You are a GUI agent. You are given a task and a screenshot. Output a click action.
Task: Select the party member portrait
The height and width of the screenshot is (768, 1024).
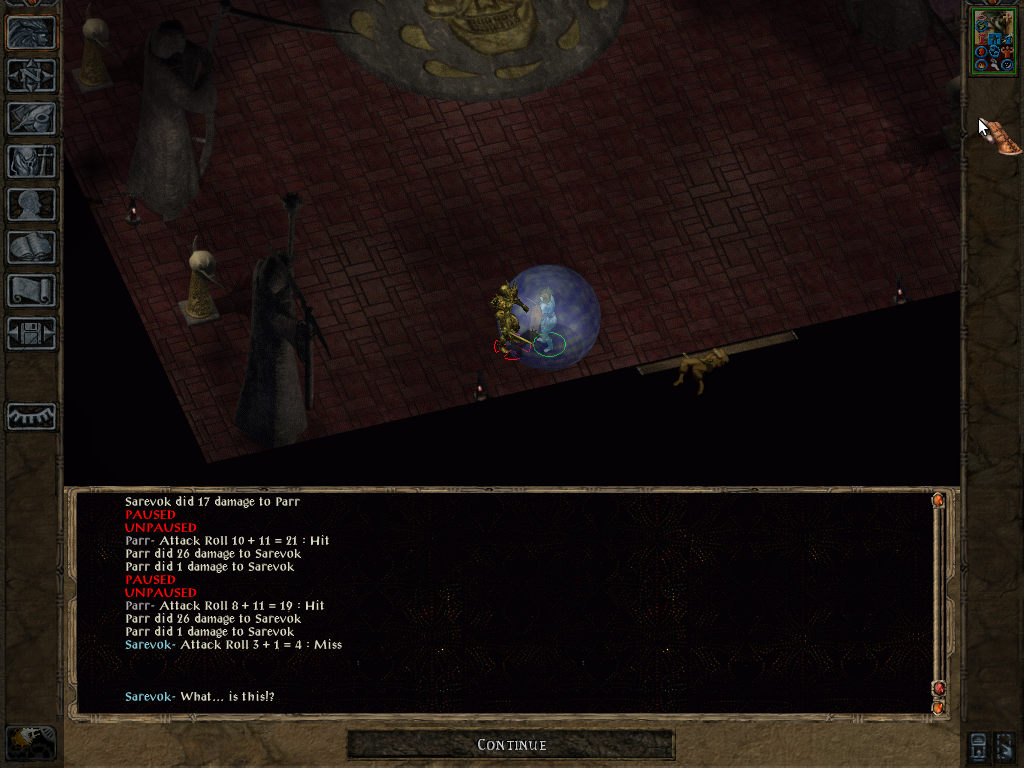pos(993,40)
